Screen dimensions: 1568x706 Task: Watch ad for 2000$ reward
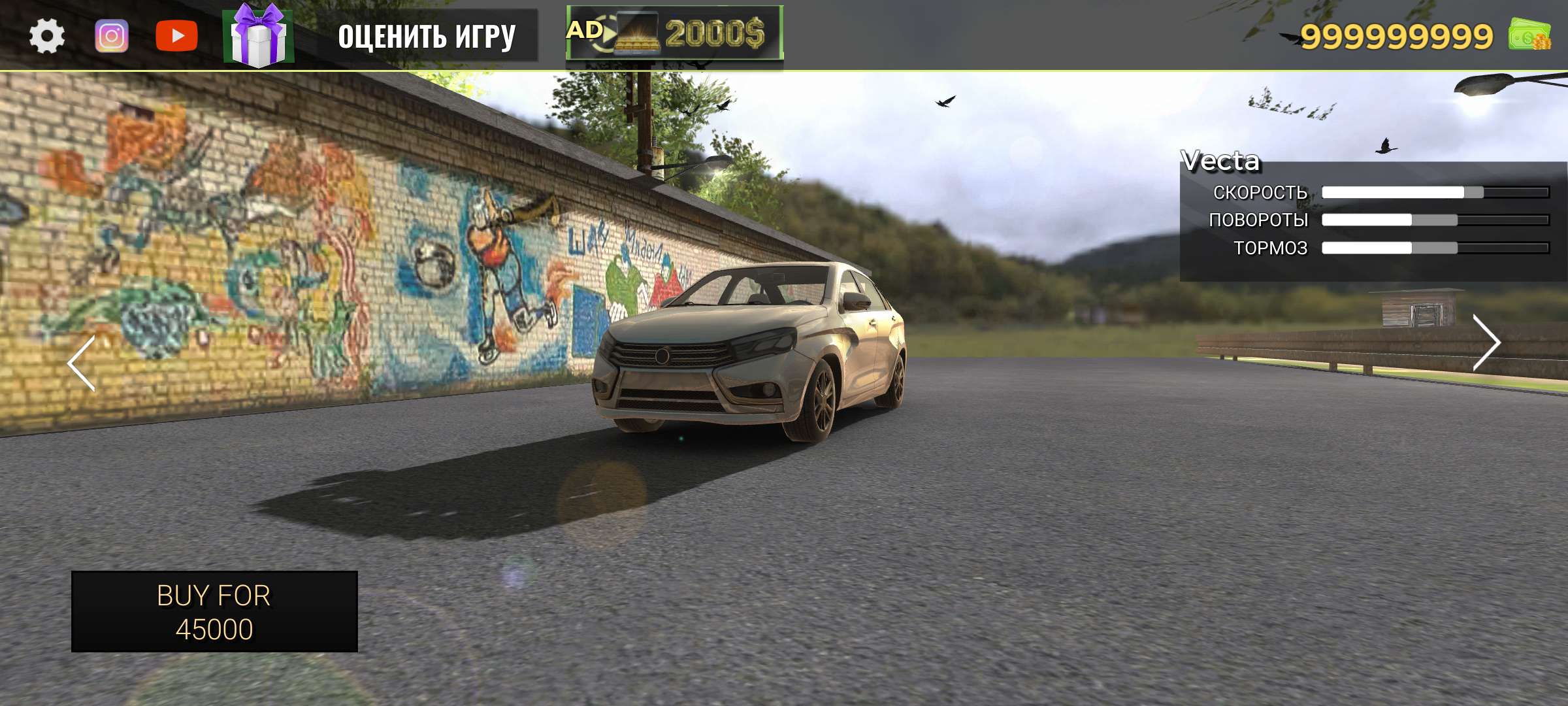(674, 33)
